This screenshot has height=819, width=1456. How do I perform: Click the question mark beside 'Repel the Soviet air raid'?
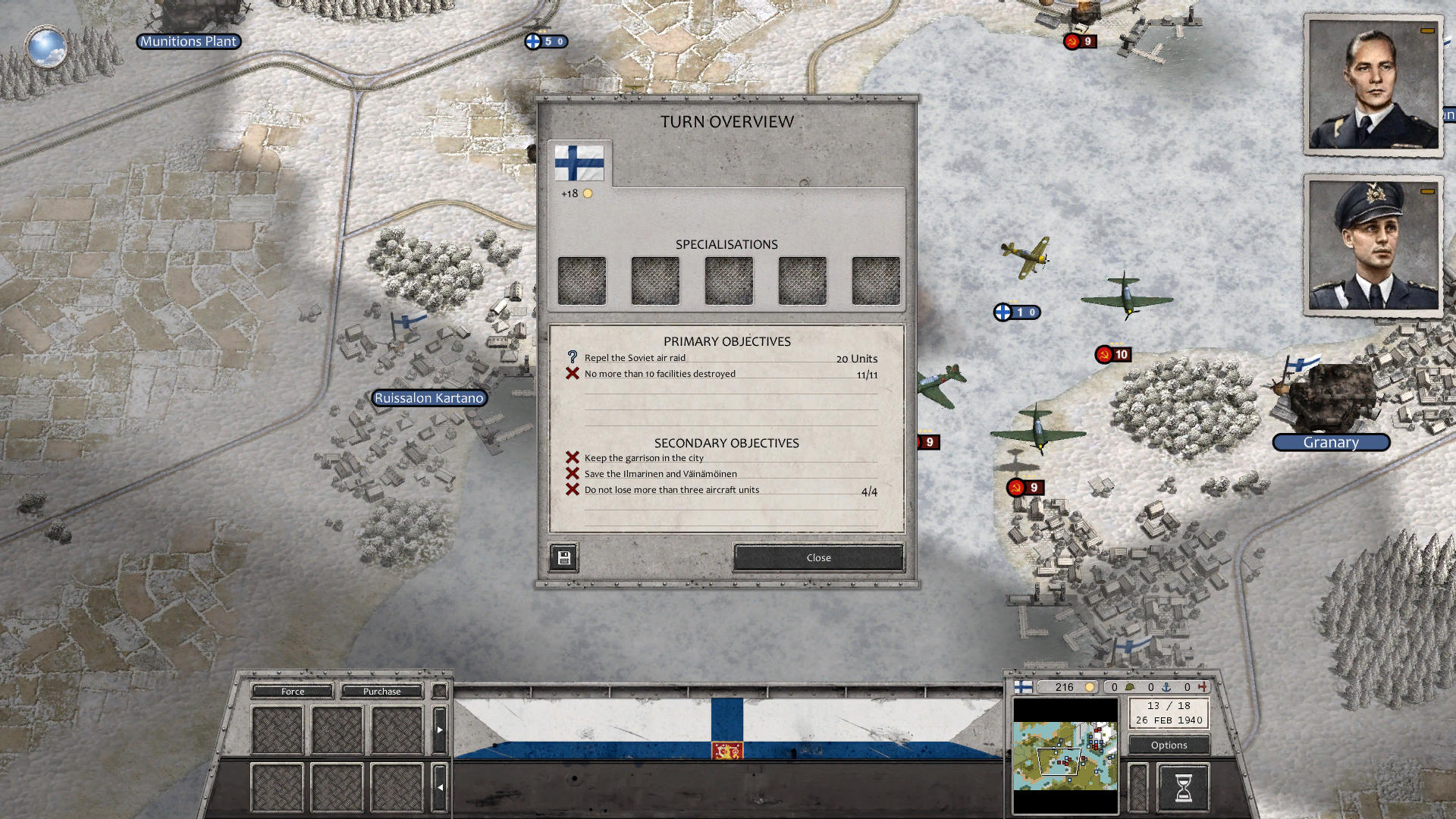571,356
